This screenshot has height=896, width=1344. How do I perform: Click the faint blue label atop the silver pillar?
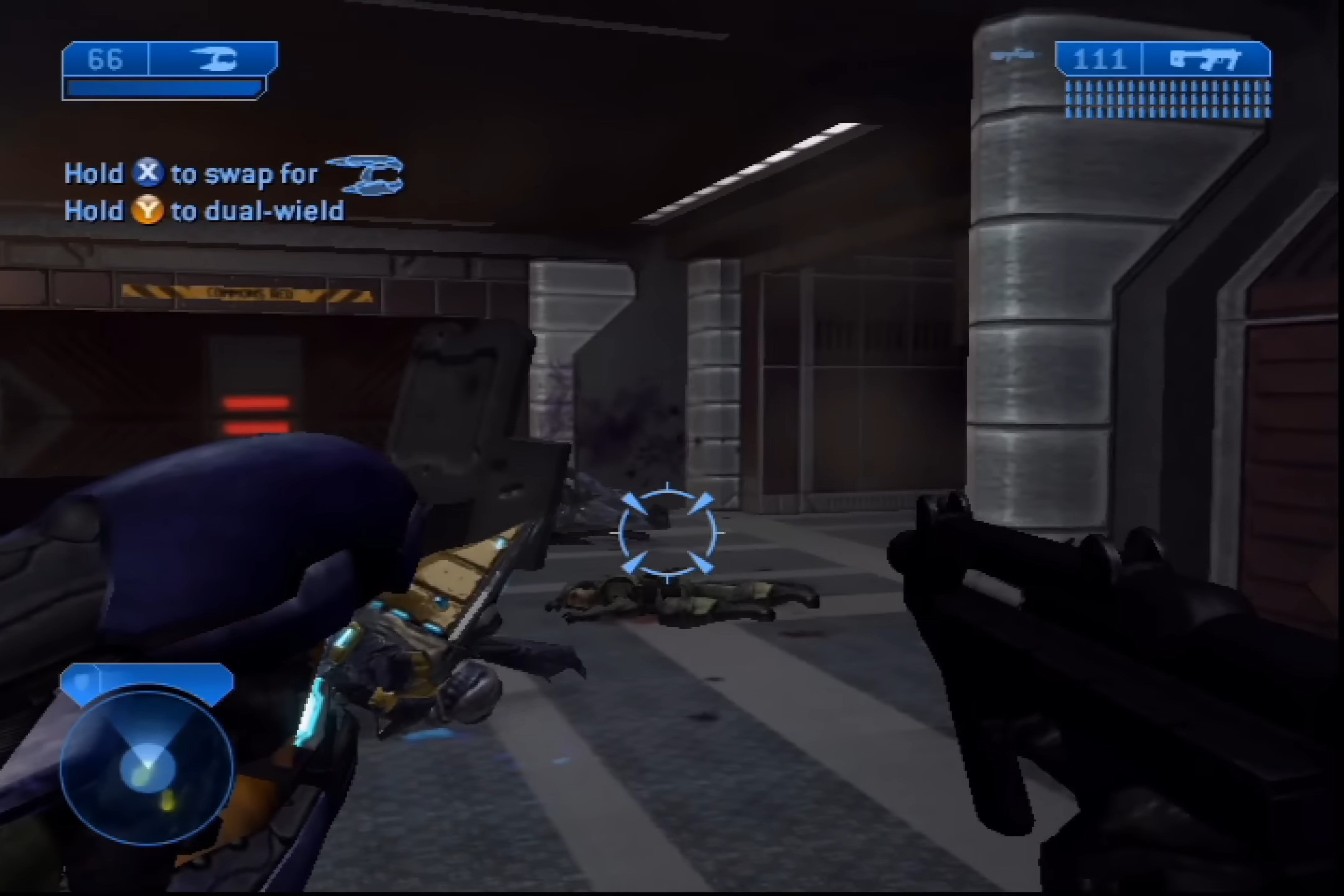pos(1013,55)
